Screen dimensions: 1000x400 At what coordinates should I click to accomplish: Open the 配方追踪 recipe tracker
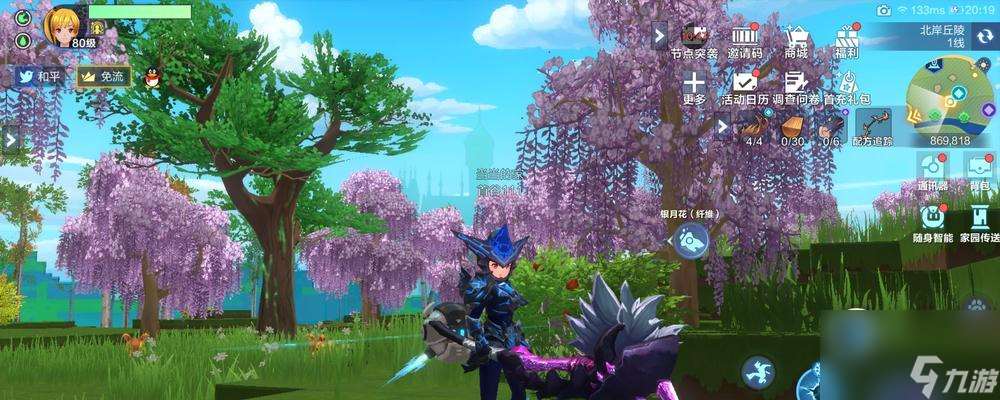point(873,127)
